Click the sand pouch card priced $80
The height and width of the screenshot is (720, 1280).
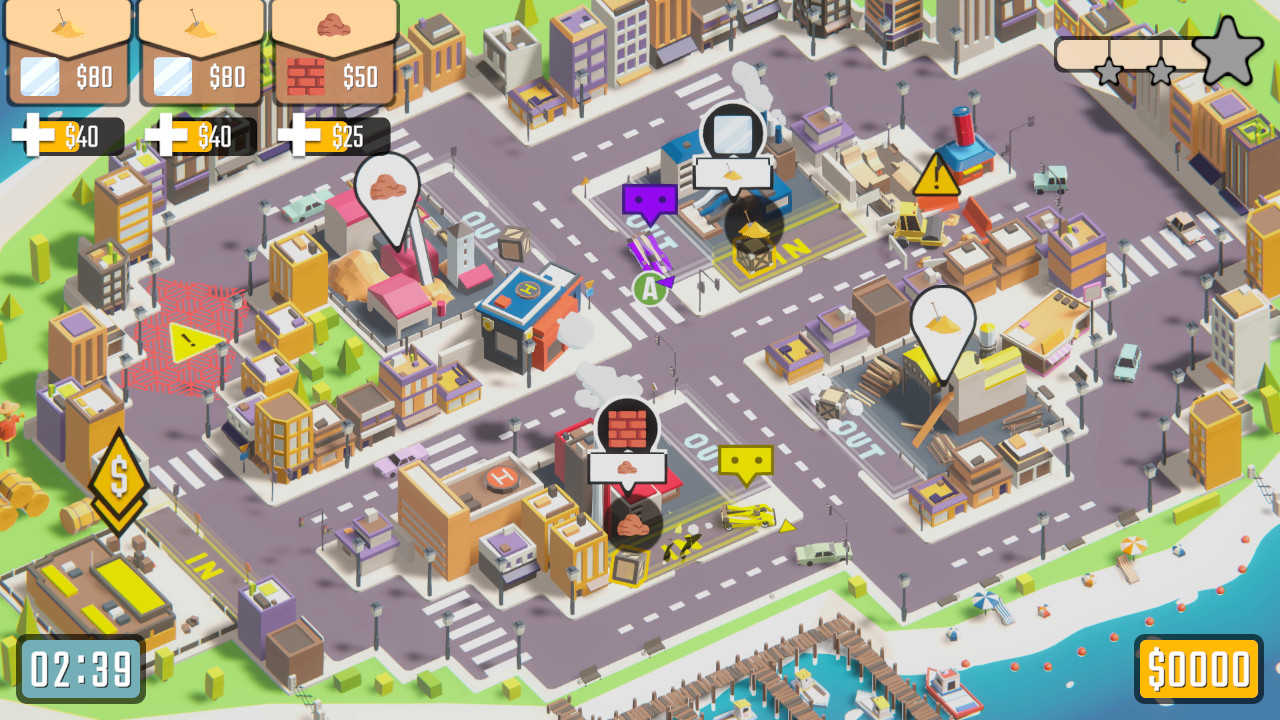click(x=65, y=50)
